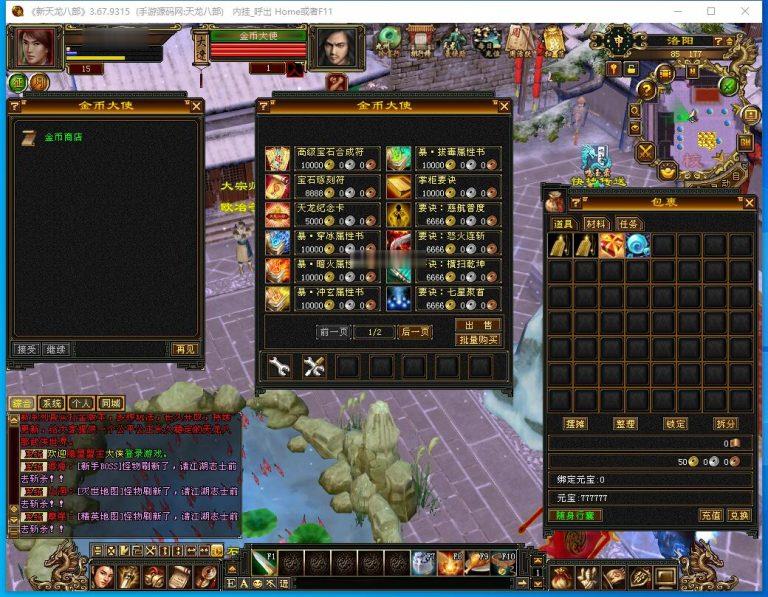
Task: Switch chat to the 系统 channel tab
Action: (53, 403)
